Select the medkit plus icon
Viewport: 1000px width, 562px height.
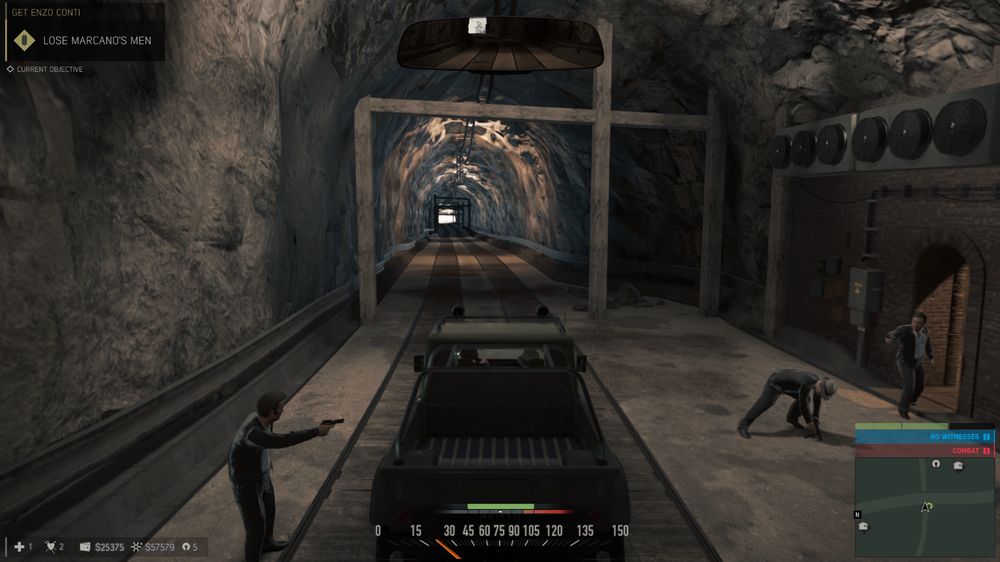tap(19, 547)
